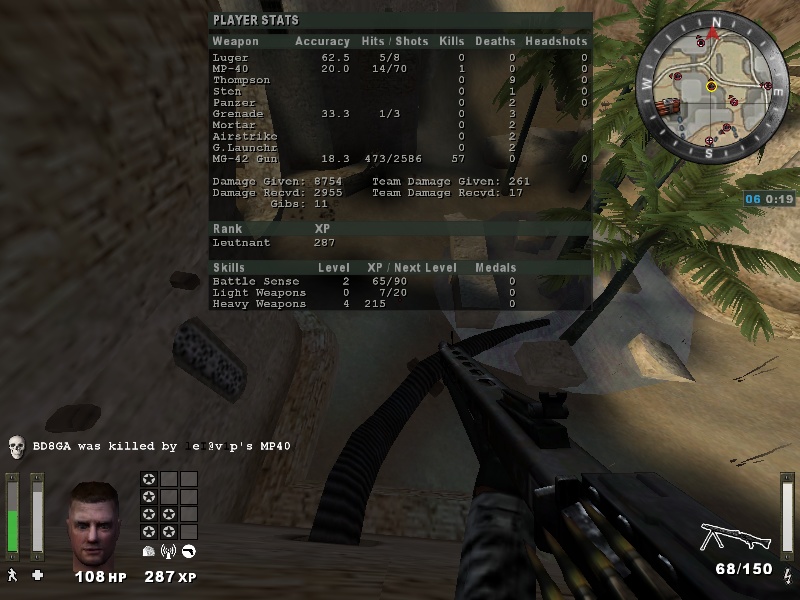The image size is (800, 600).
Task: Click the radio tower skill icon
Action: (x=168, y=551)
